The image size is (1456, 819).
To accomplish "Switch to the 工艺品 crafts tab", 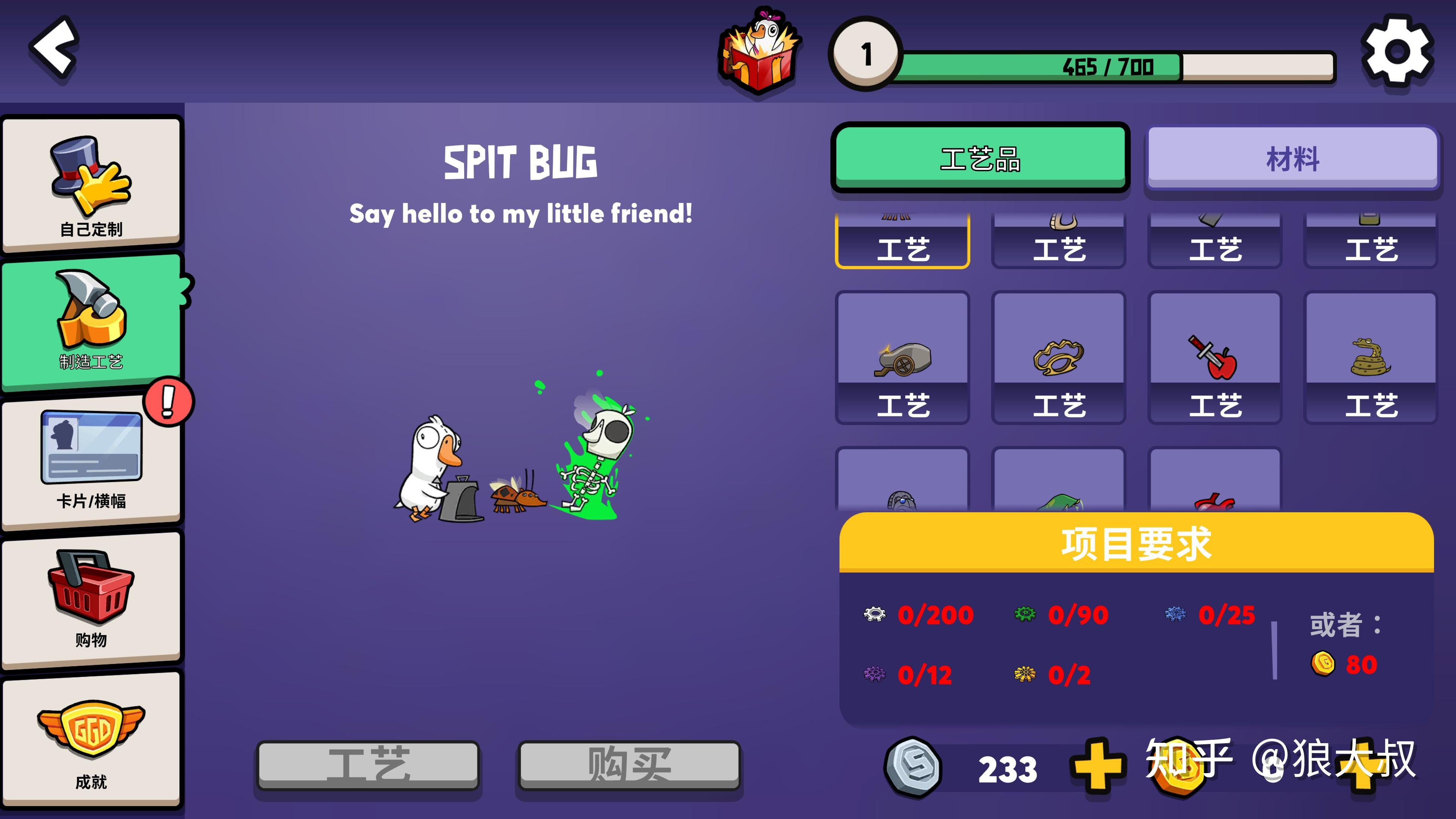I will 980,158.
